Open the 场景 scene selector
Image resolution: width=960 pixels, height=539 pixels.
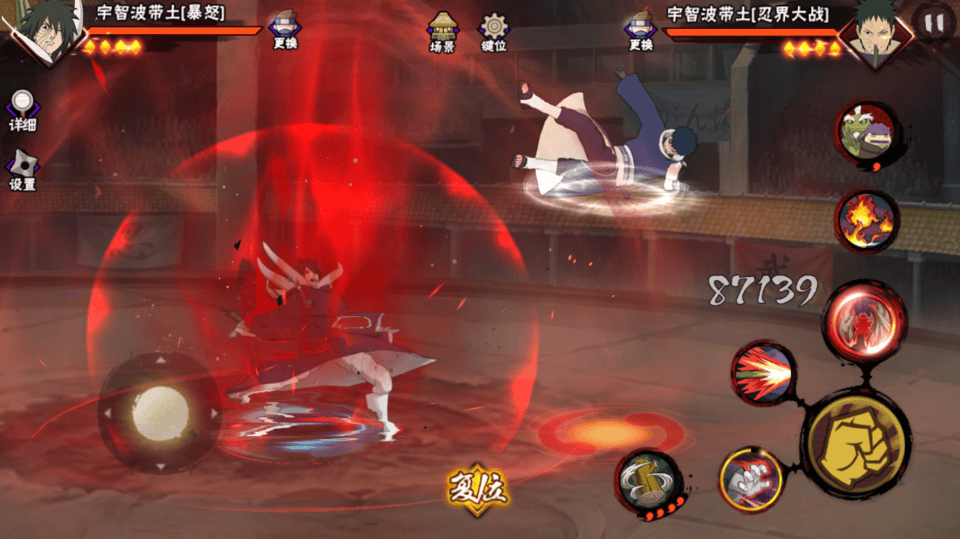click(442, 30)
